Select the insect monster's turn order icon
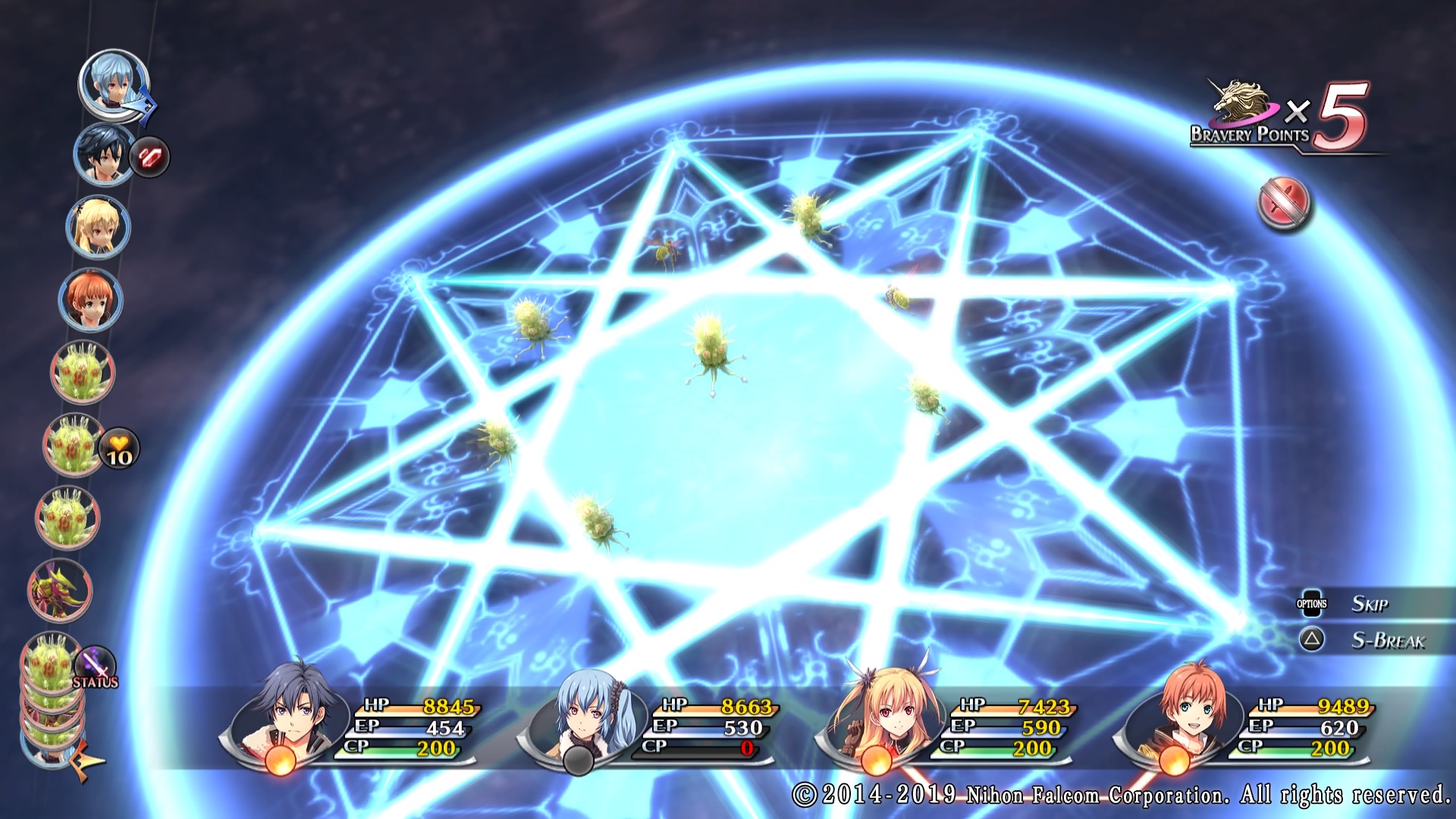The image size is (1456, 819). (x=61, y=590)
